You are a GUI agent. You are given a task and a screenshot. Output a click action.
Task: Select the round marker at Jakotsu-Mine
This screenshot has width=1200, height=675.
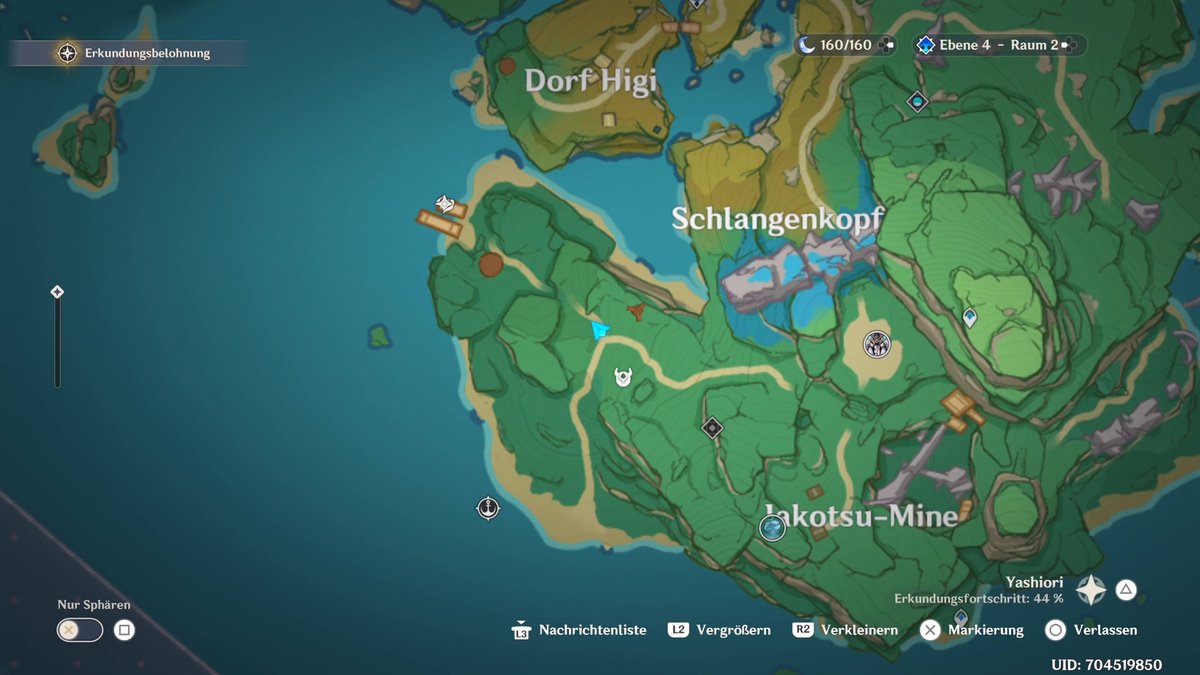[772, 528]
